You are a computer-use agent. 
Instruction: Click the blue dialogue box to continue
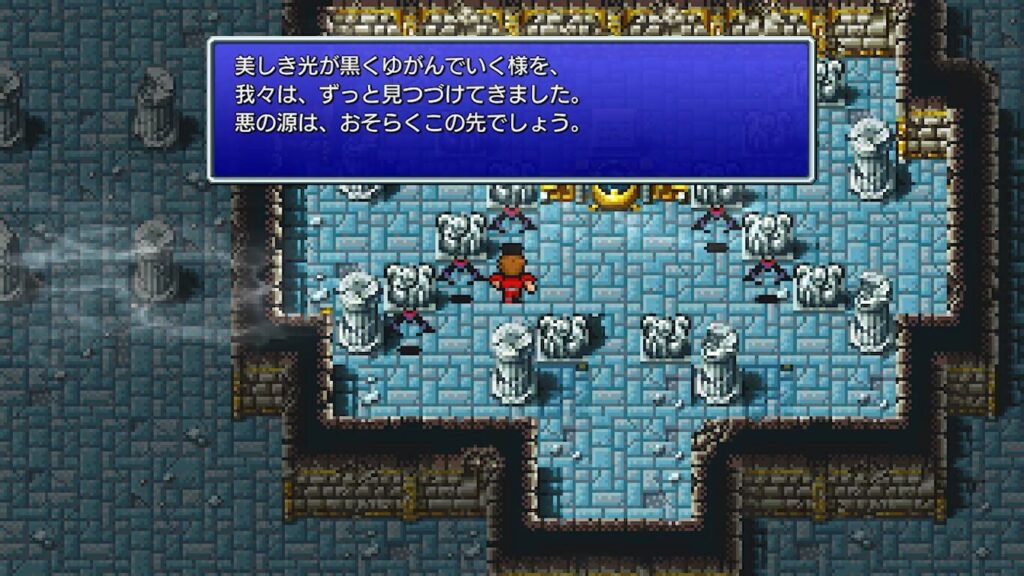510,110
